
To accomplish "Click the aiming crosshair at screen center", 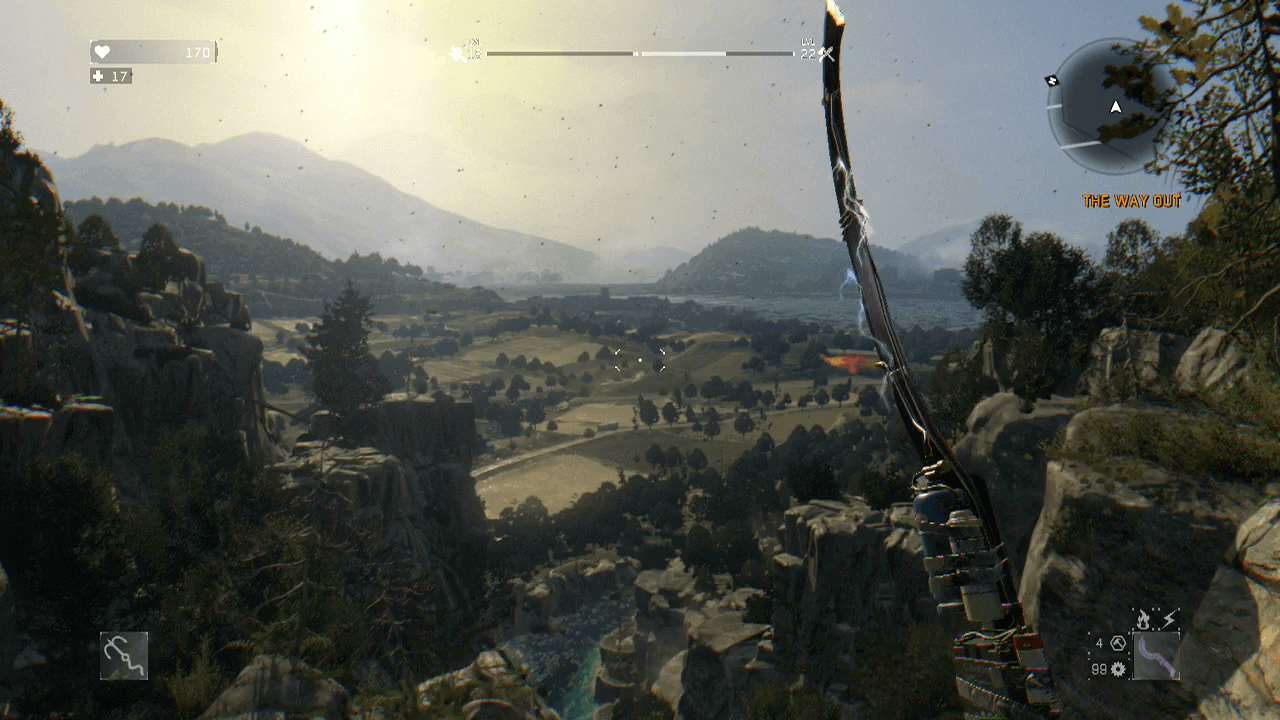I will click(640, 360).
